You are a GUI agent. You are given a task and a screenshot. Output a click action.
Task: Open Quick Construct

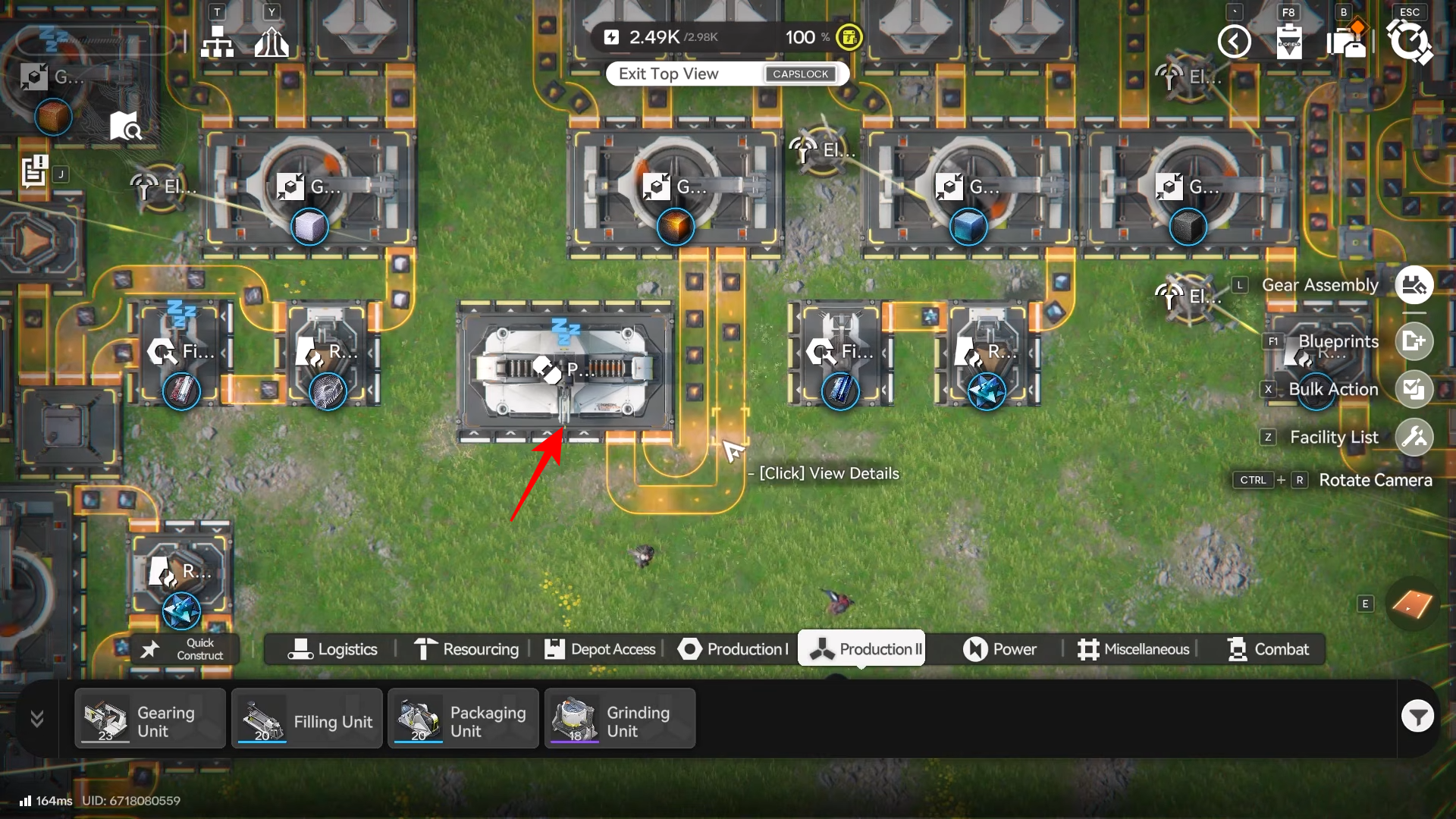(x=185, y=649)
